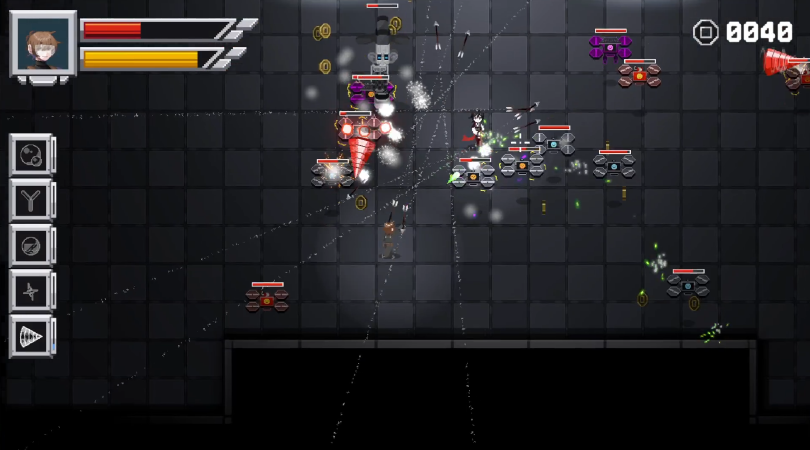Activate the cone drill ability icon

click(x=31, y=336)
